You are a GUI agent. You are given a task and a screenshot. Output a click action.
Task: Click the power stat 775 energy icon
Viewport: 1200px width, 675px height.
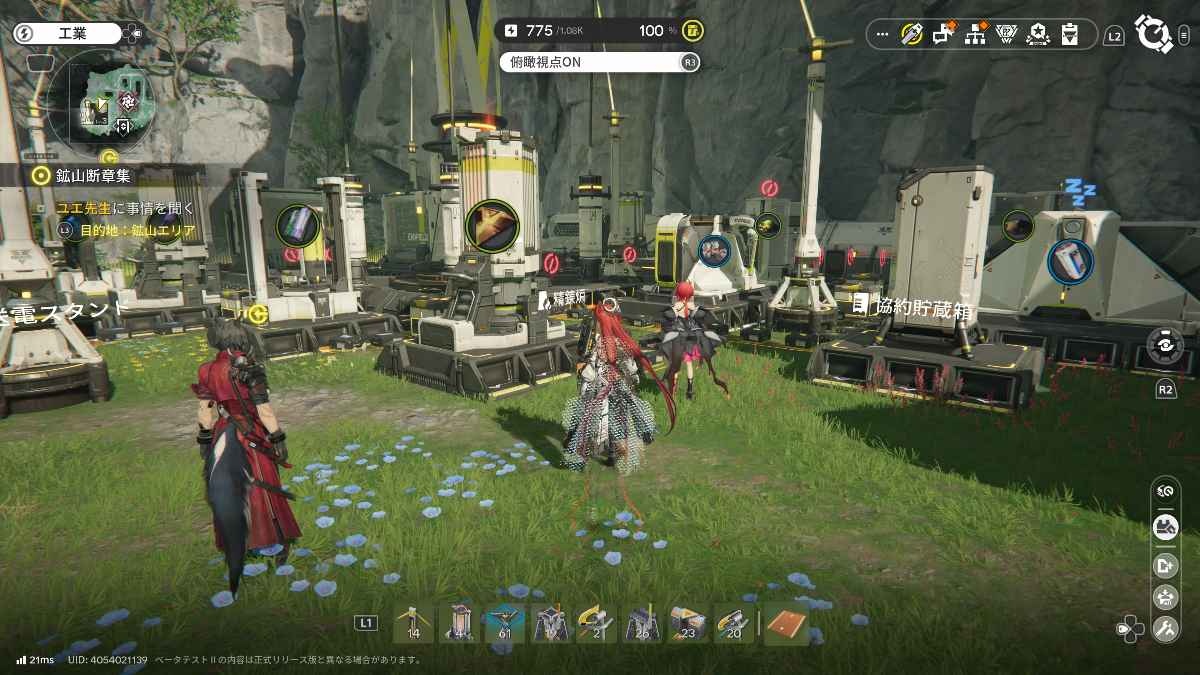pyautogui.click(x=512, y=31)
